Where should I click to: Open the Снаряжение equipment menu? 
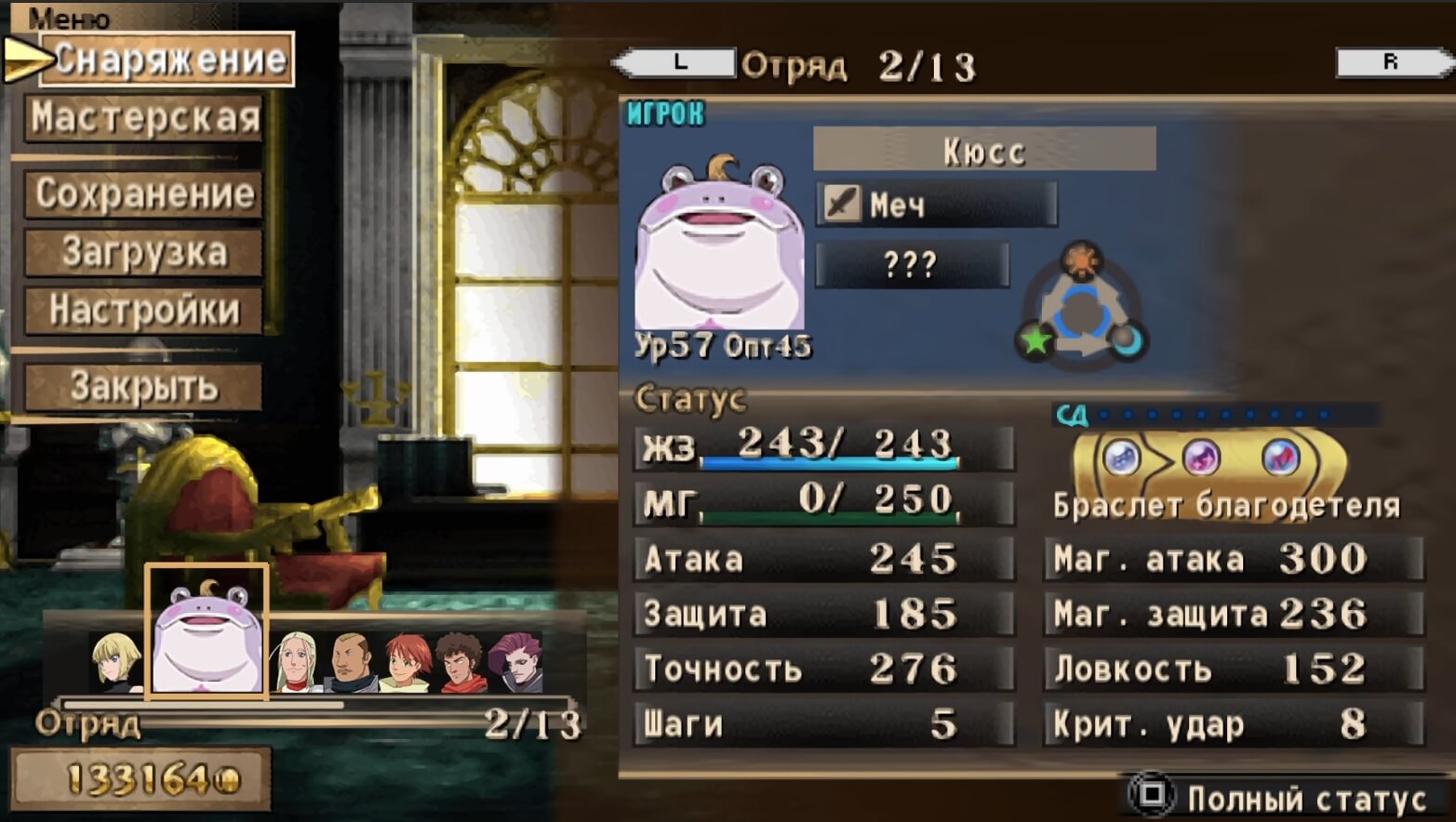(x=167, y=60)
